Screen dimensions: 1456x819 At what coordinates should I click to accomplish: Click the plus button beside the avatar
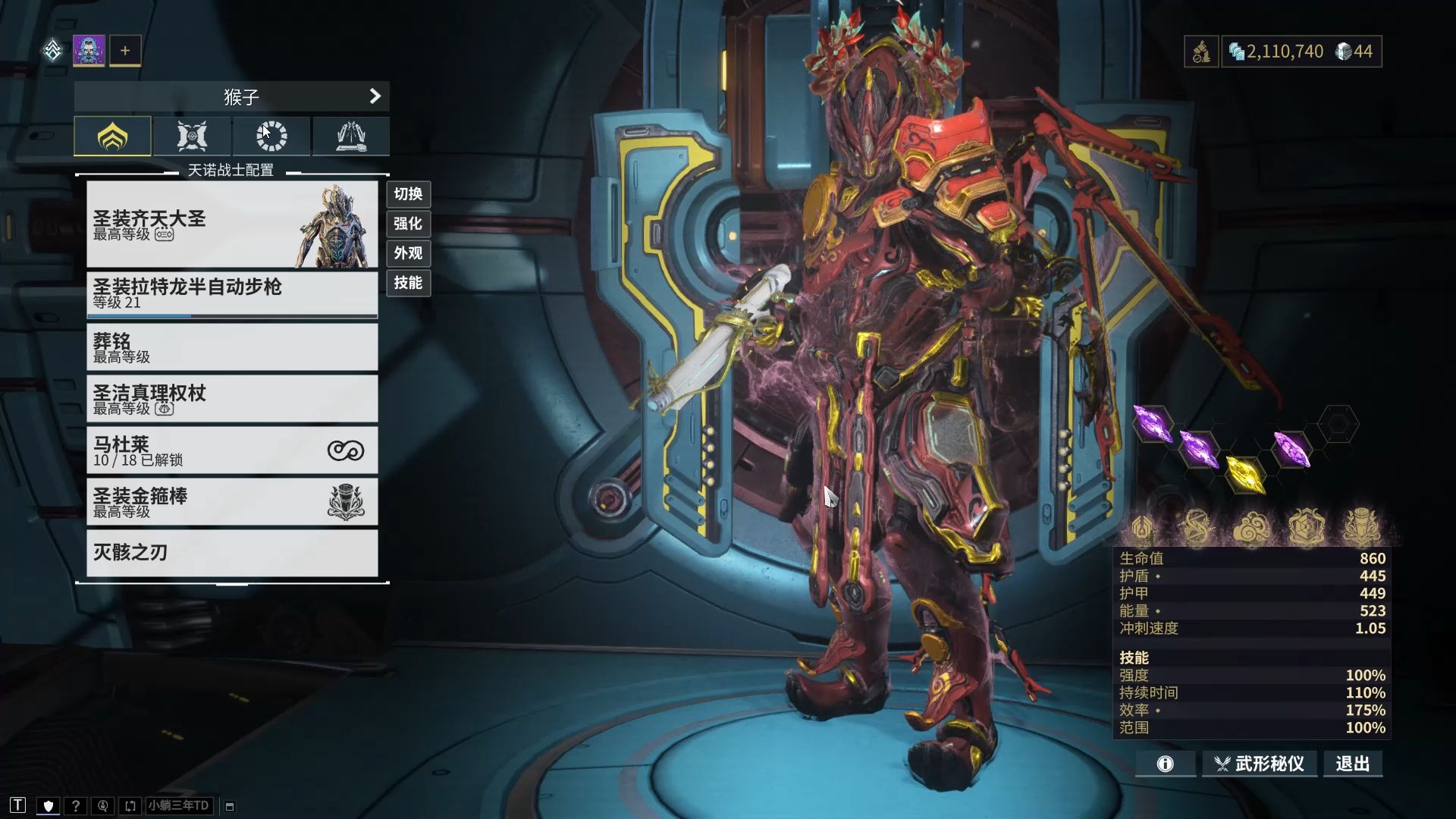pyautogui.click(x=125, y=51)
